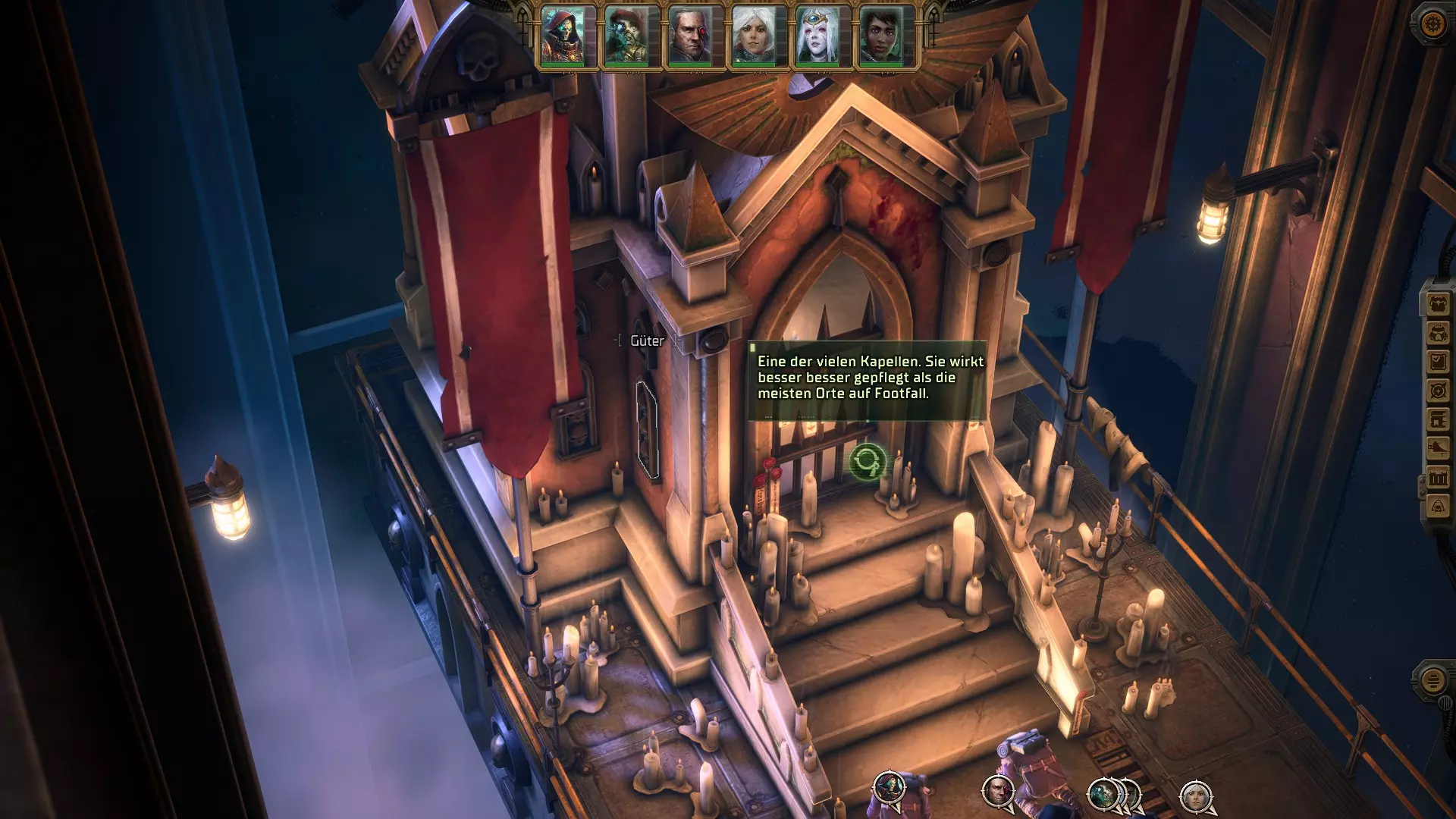Click the round lines button on right edge
The width and height of the screenshot is (1456, 819).
[1432, 680]
